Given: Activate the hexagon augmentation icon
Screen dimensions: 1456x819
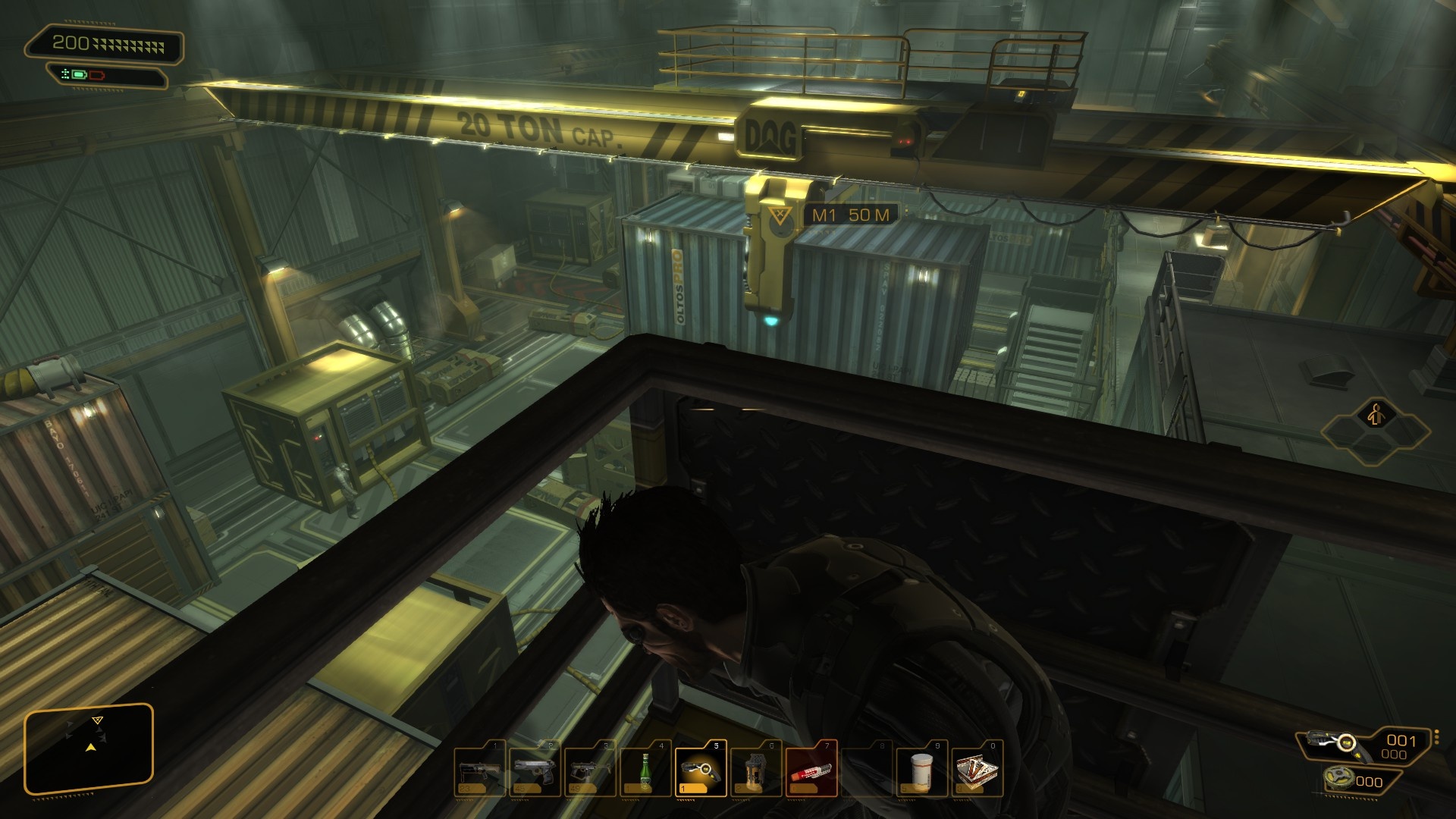Looking at the screenshot, I should (x=1376, y=416).
